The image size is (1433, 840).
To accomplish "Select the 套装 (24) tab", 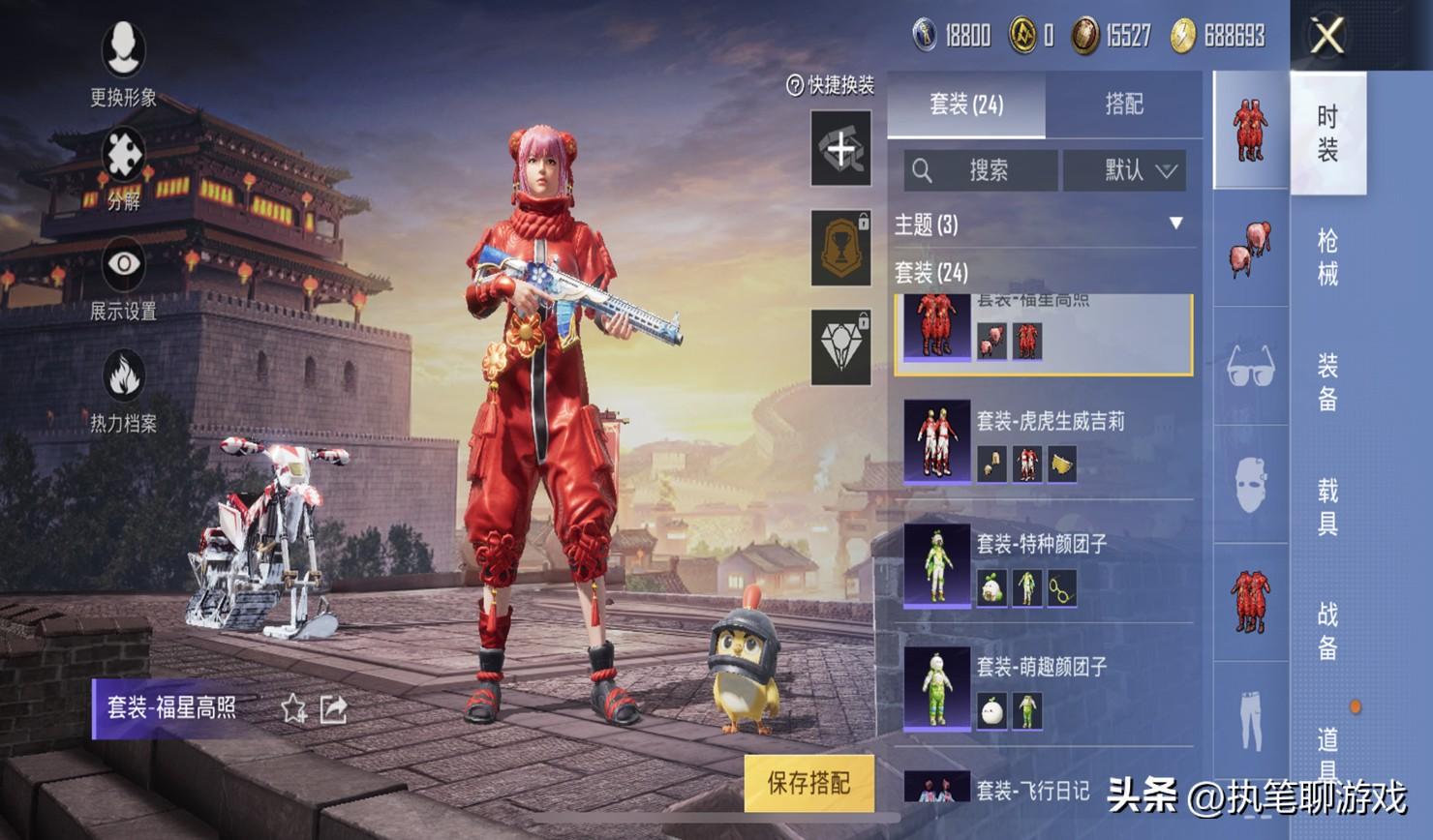I will pyautogui.click(x=966, y=105).
